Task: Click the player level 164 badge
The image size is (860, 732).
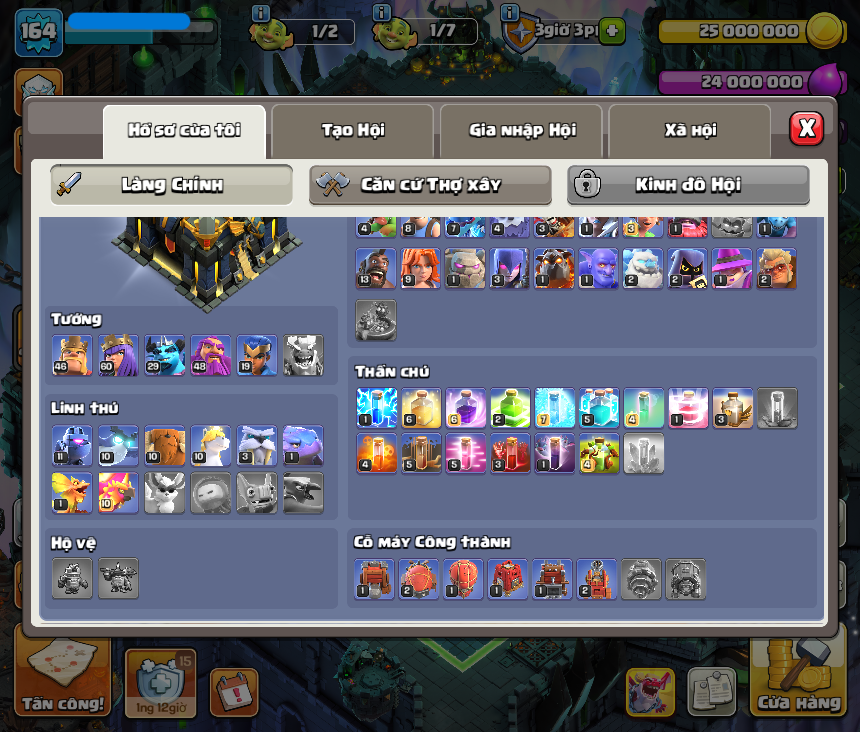Action: tap(39, 32)
